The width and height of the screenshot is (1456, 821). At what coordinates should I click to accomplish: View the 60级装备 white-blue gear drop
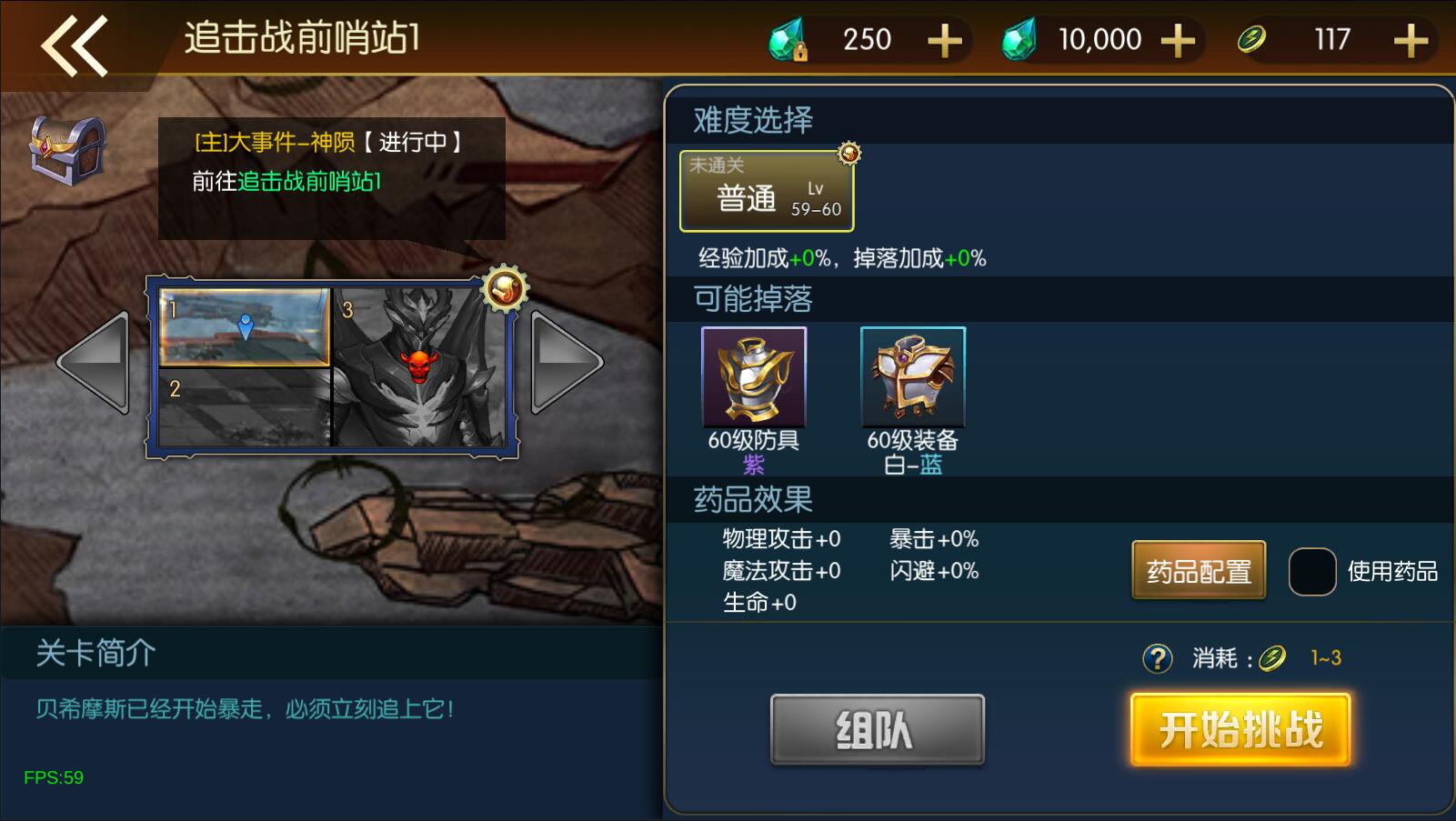tap(912, 377)
